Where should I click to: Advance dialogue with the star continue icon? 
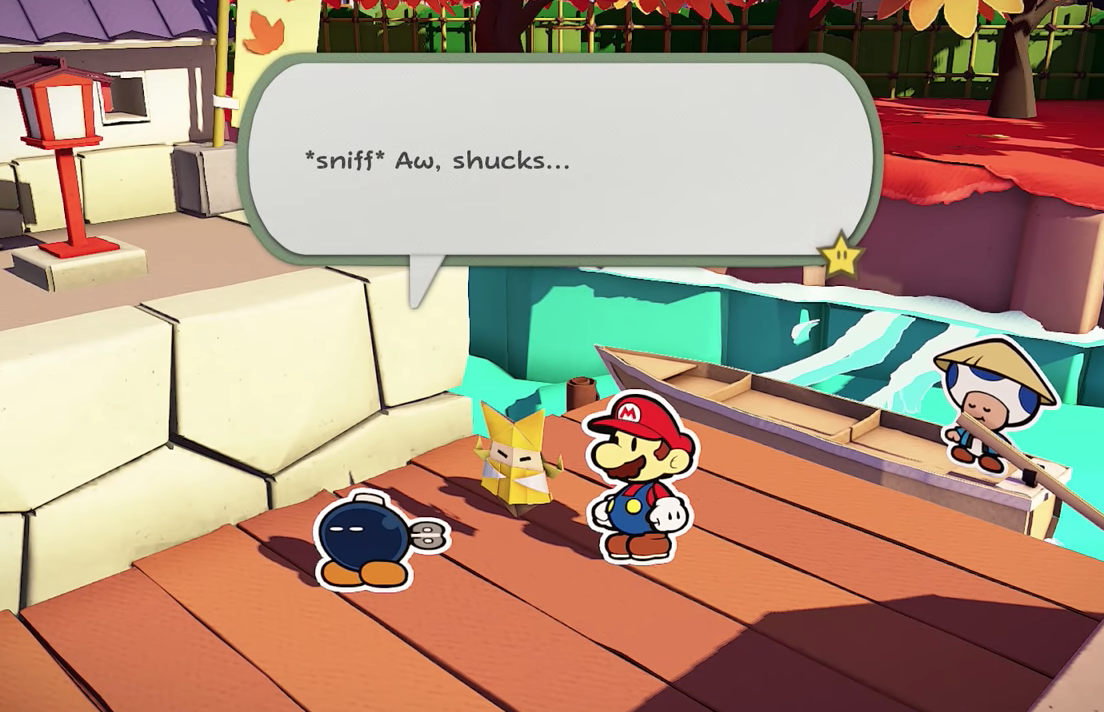[841, 255]
